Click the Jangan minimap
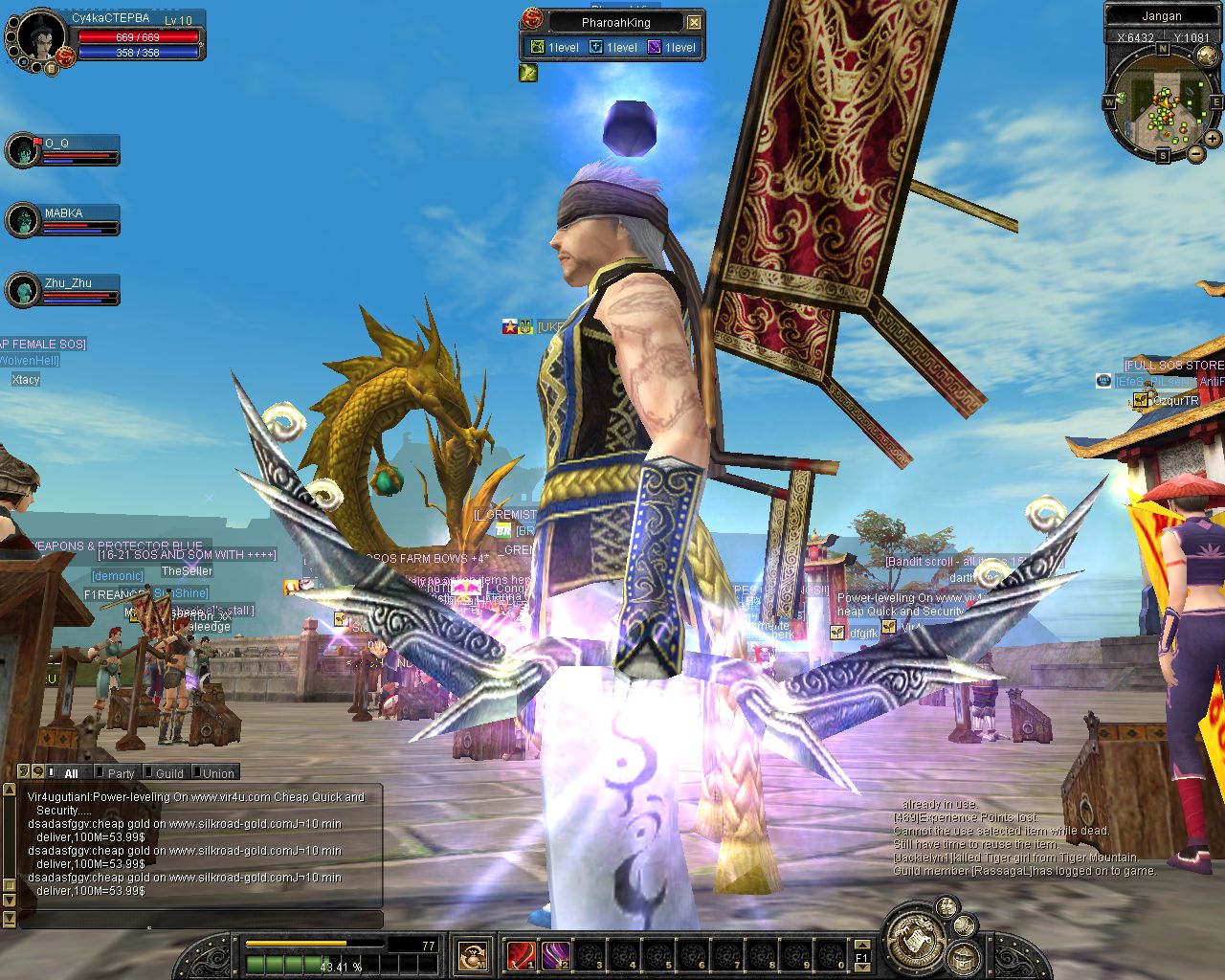Screen dimensions: 1225x980 [x=1162, y=103]
